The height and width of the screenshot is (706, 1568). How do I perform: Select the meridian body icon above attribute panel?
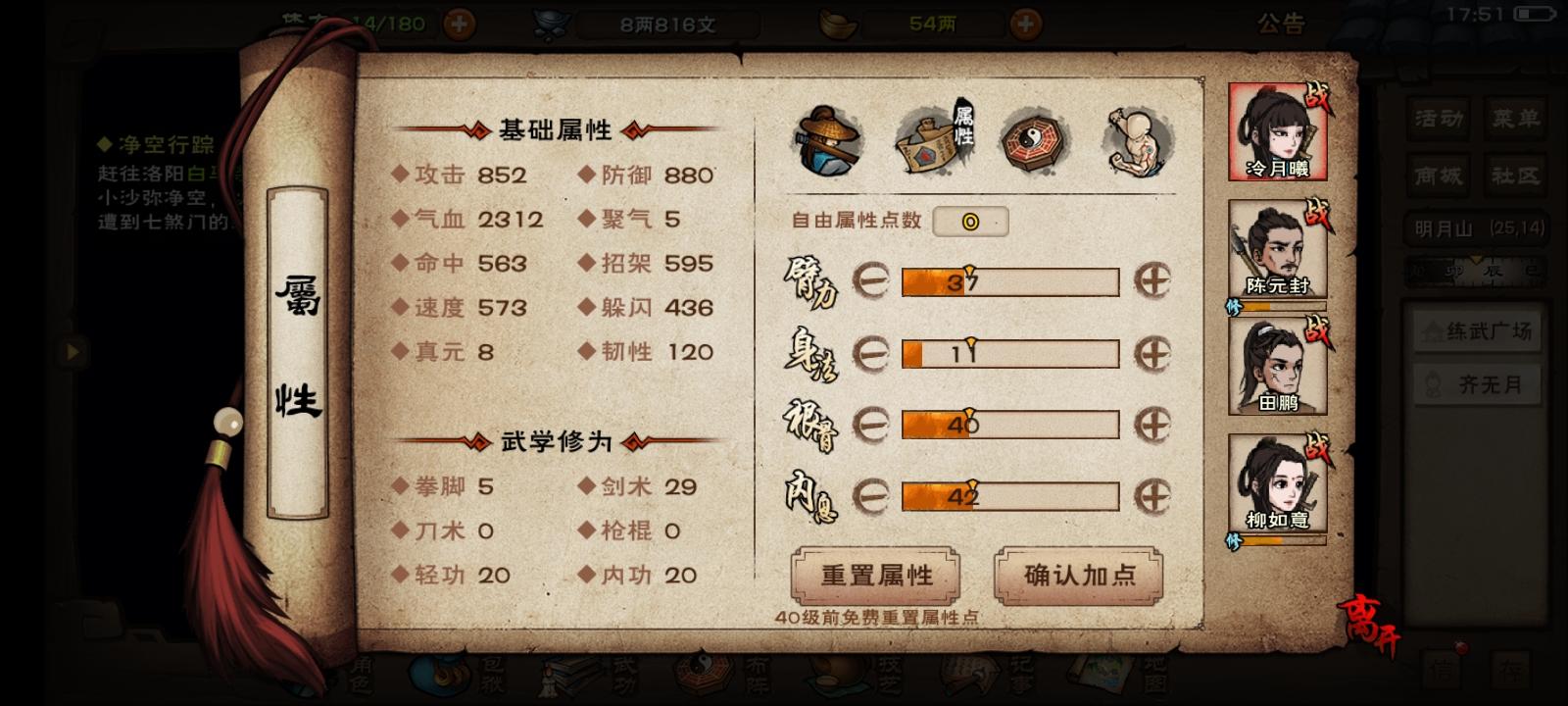tap(1134, 142)
